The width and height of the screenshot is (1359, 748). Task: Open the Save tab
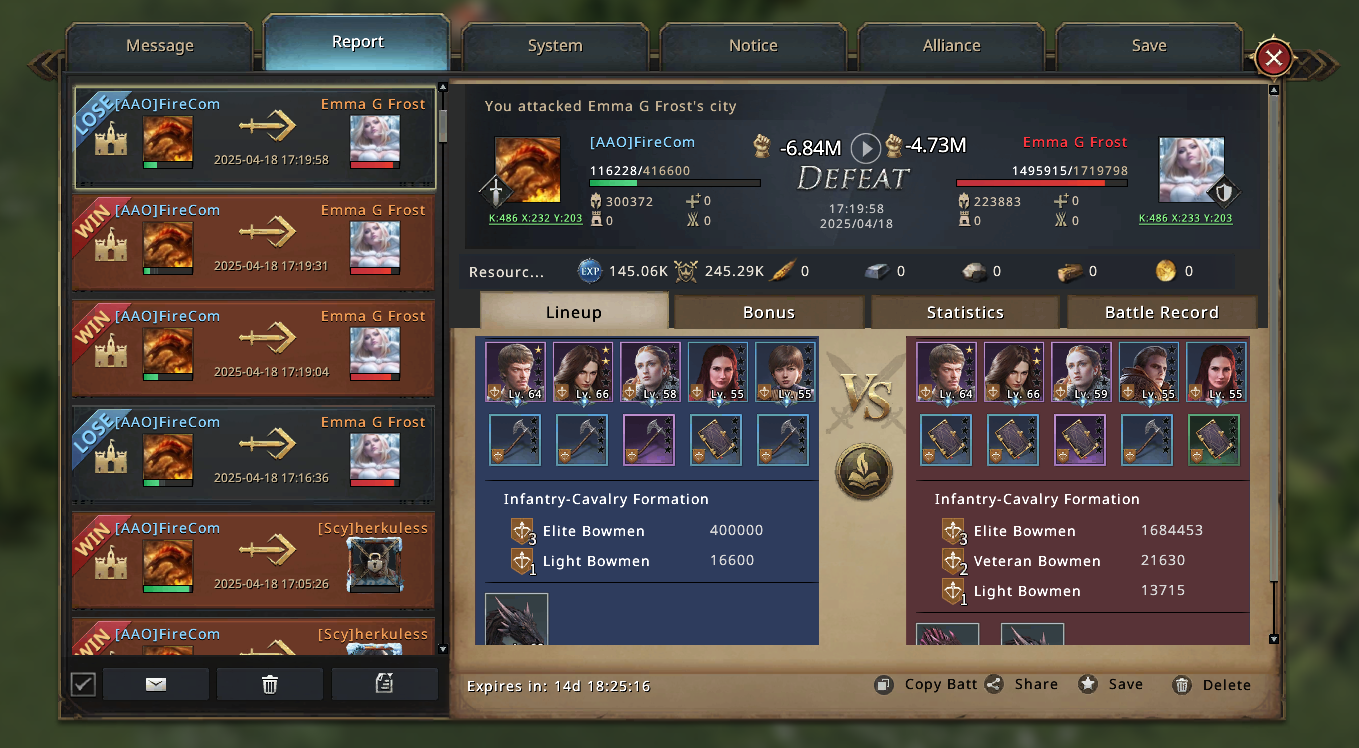pyautogui.click(x=1148, y=46)
